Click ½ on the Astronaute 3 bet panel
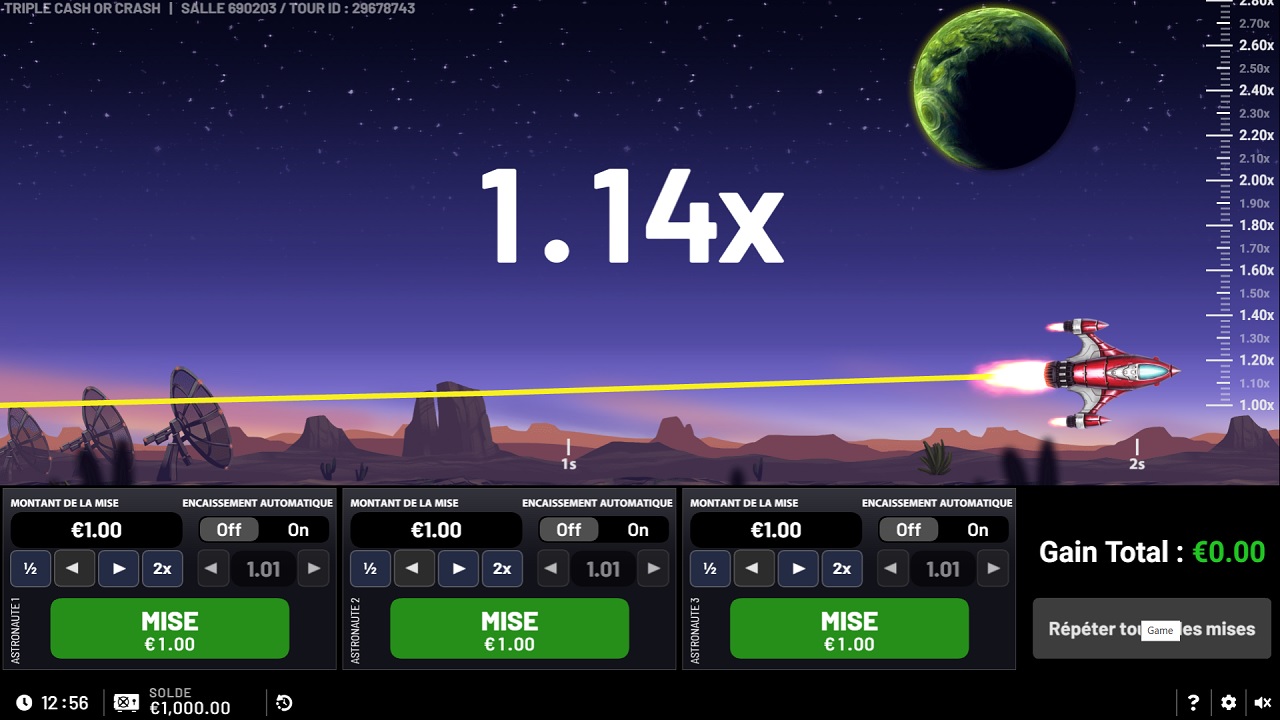1280x720 pixels. point(710,568)
